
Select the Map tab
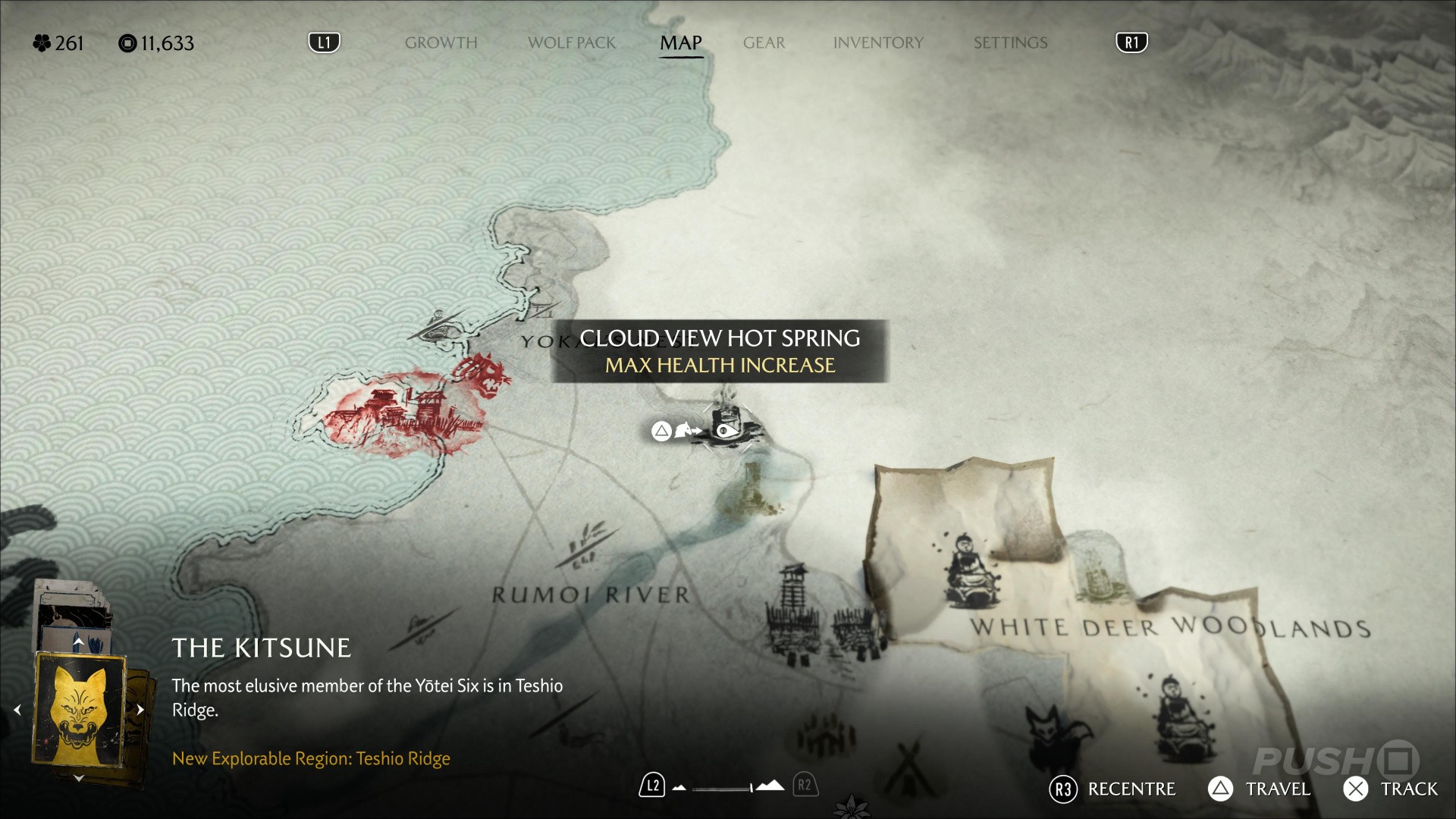coord(681,43)
